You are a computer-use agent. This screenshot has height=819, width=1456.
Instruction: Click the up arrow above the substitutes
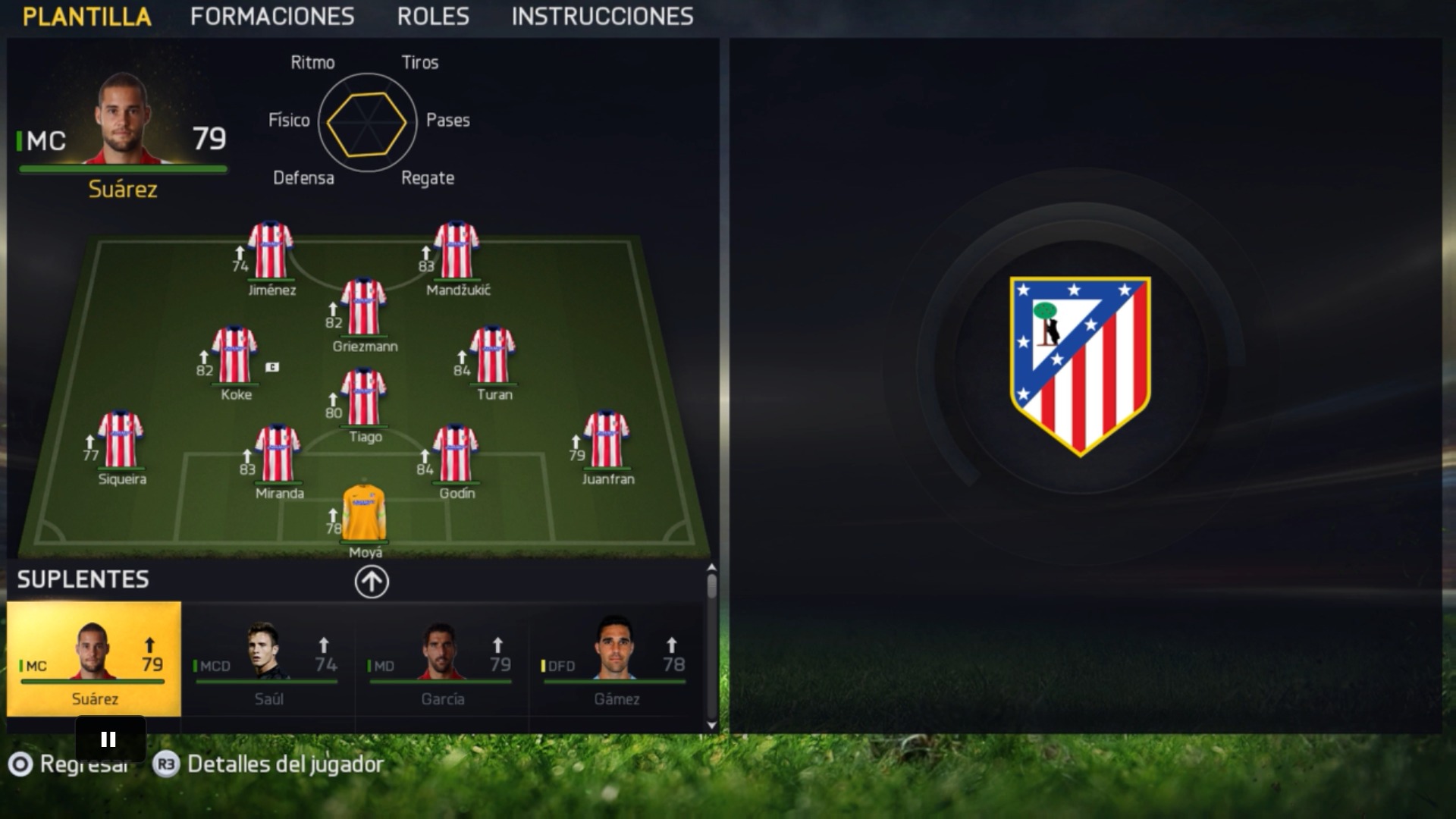[372, 582]
